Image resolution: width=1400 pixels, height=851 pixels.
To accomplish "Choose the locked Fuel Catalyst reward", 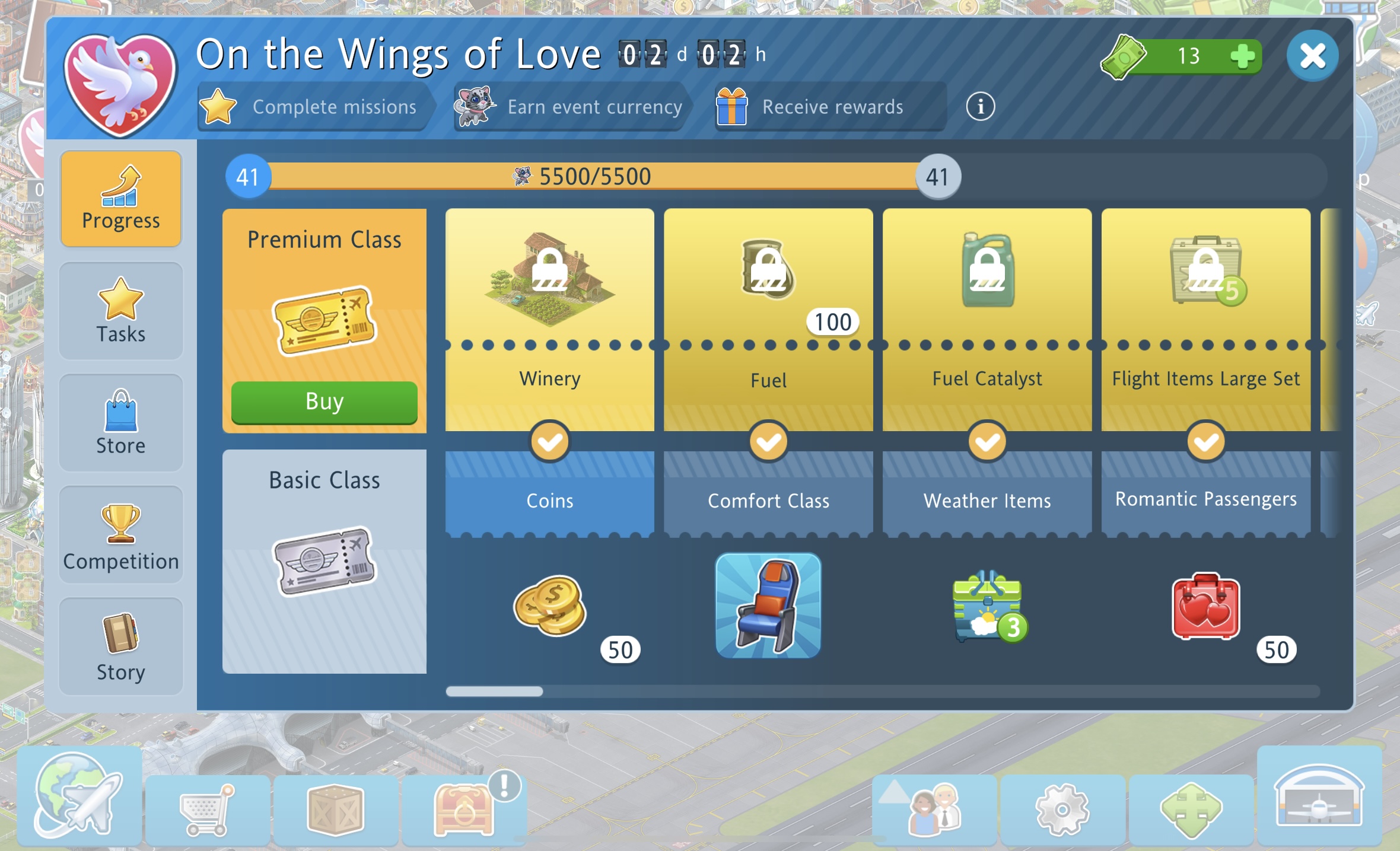I will point(987,273).
